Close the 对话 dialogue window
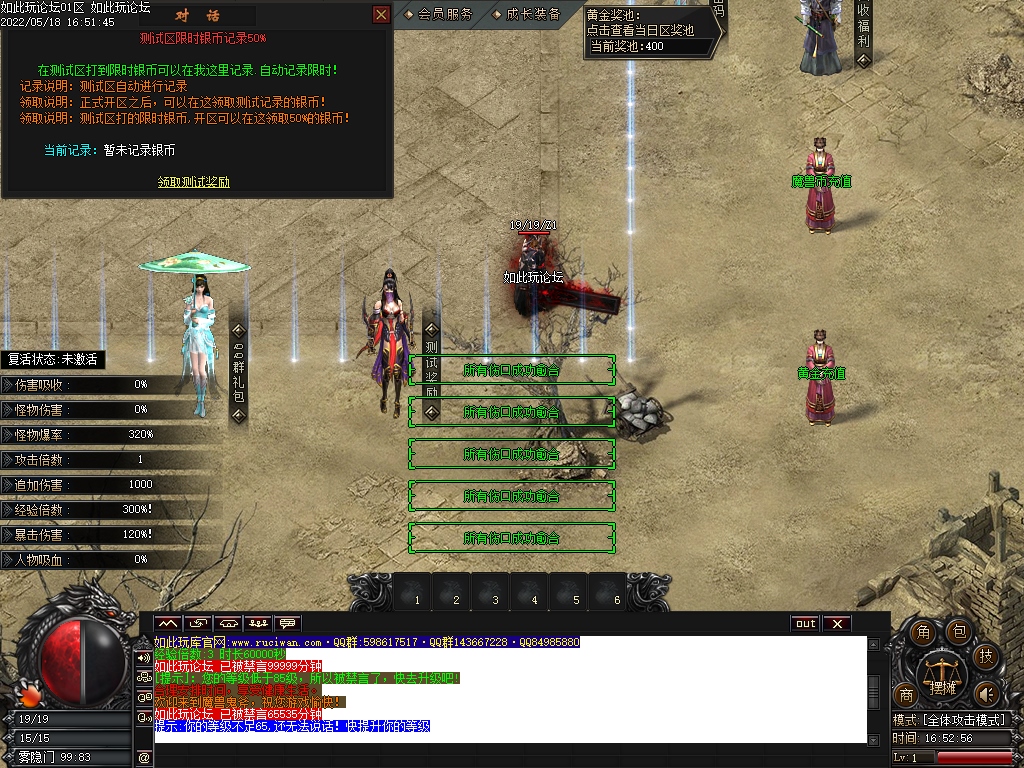This screenshot has height=768, width=1024. (381, 15)
